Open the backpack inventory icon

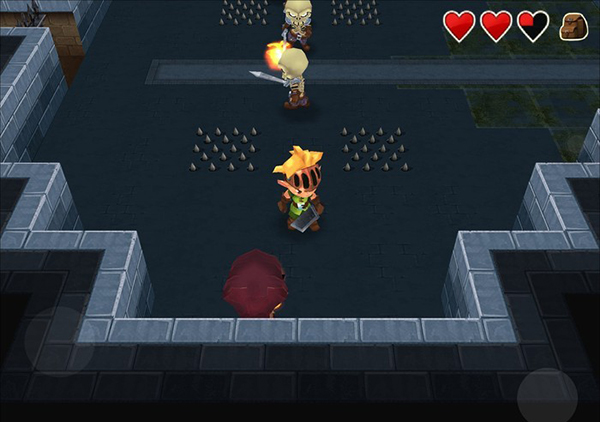[x=573, y=27]
